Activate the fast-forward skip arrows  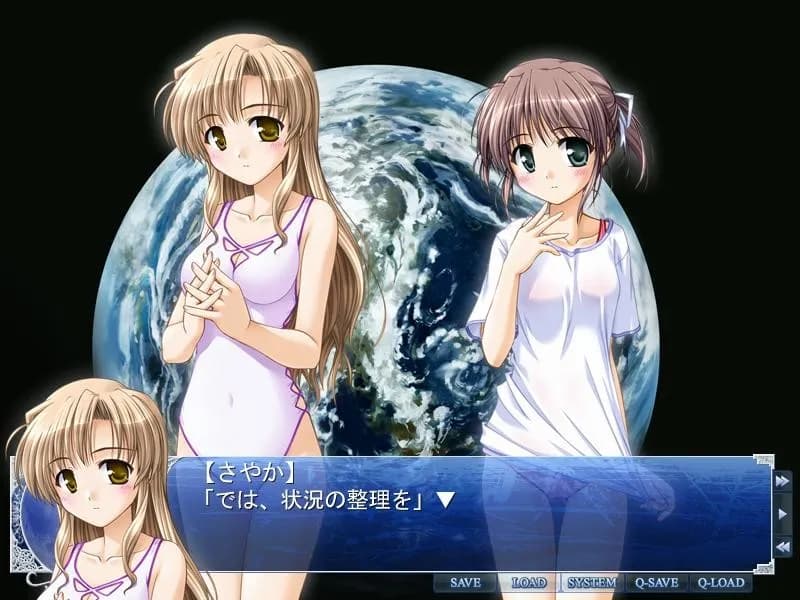(783, 481)
